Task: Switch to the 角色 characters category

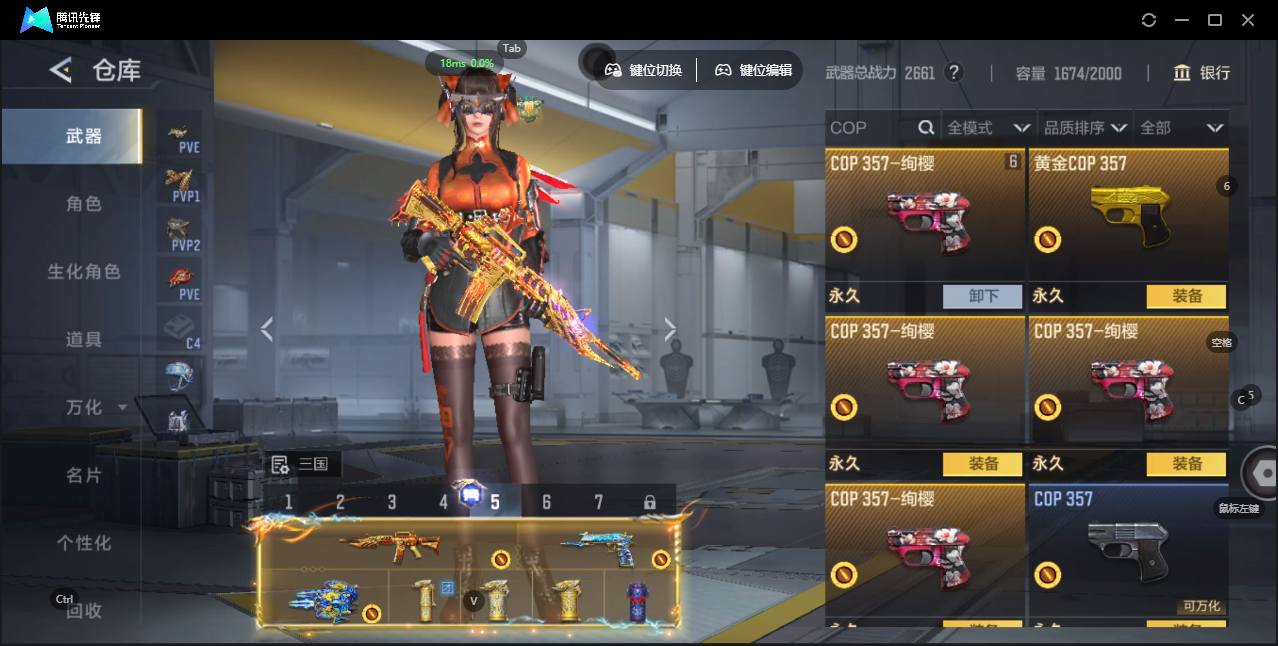Action: (x=83, y=204)
